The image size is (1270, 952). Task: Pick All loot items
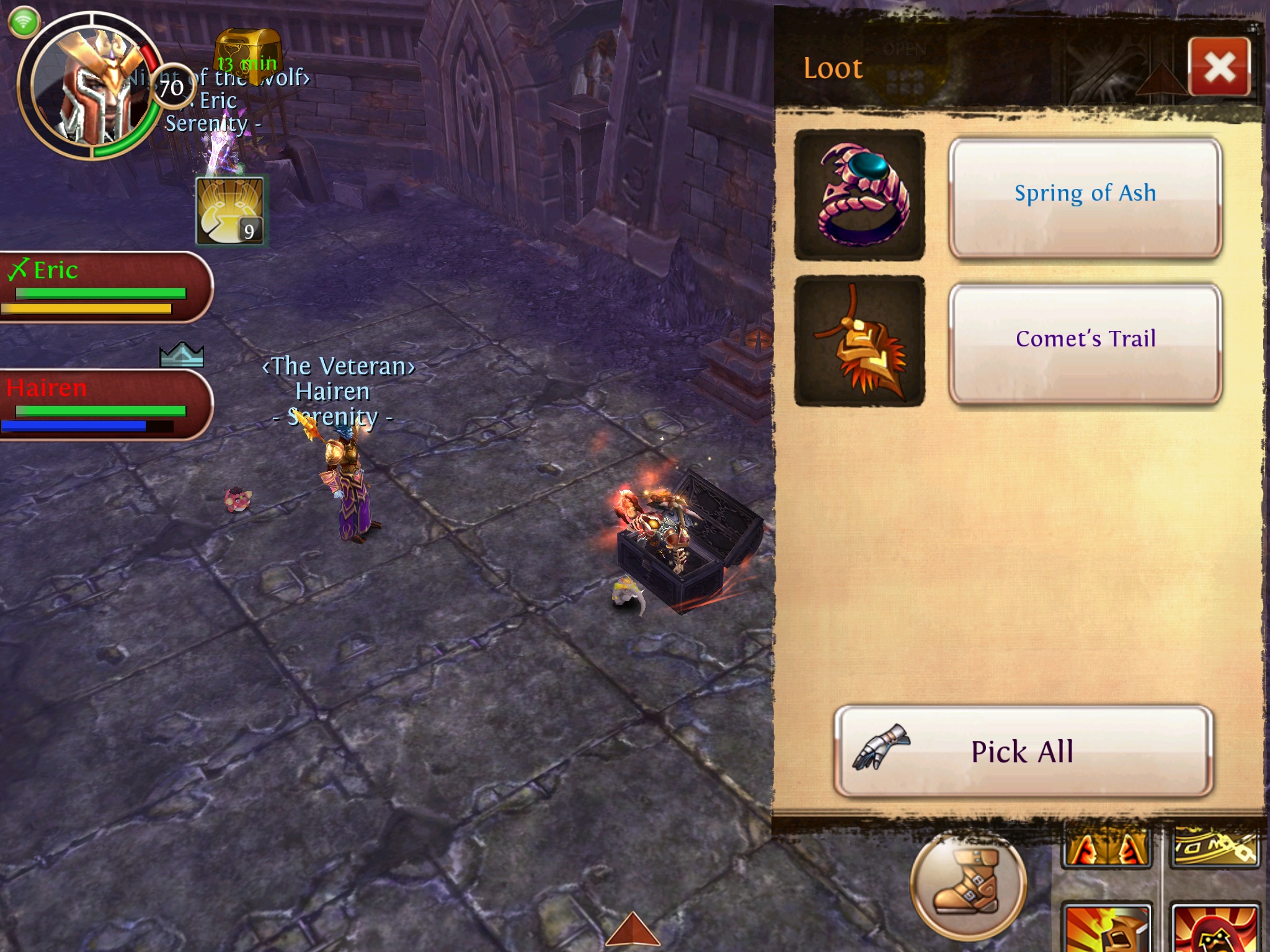pos(1023,751)
